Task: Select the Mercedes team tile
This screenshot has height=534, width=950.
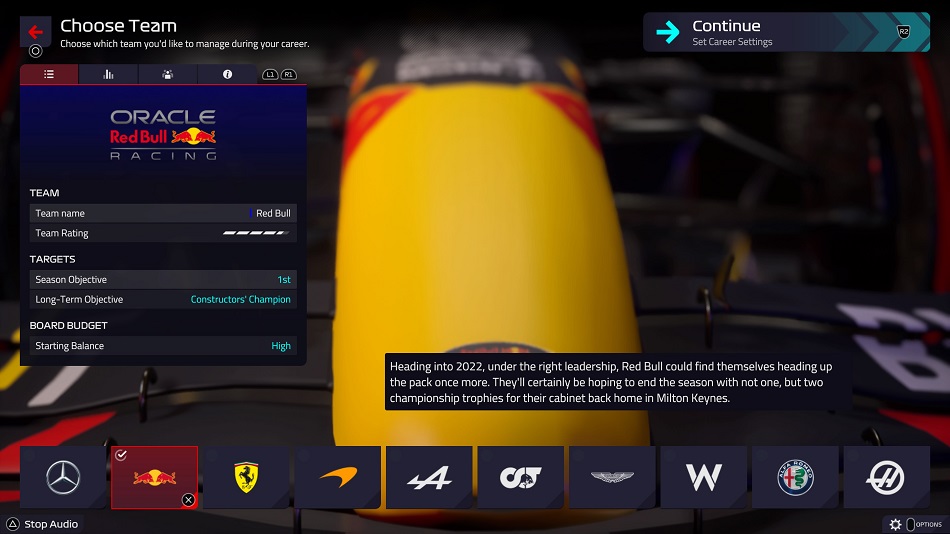Action: (x=63, y=477)
